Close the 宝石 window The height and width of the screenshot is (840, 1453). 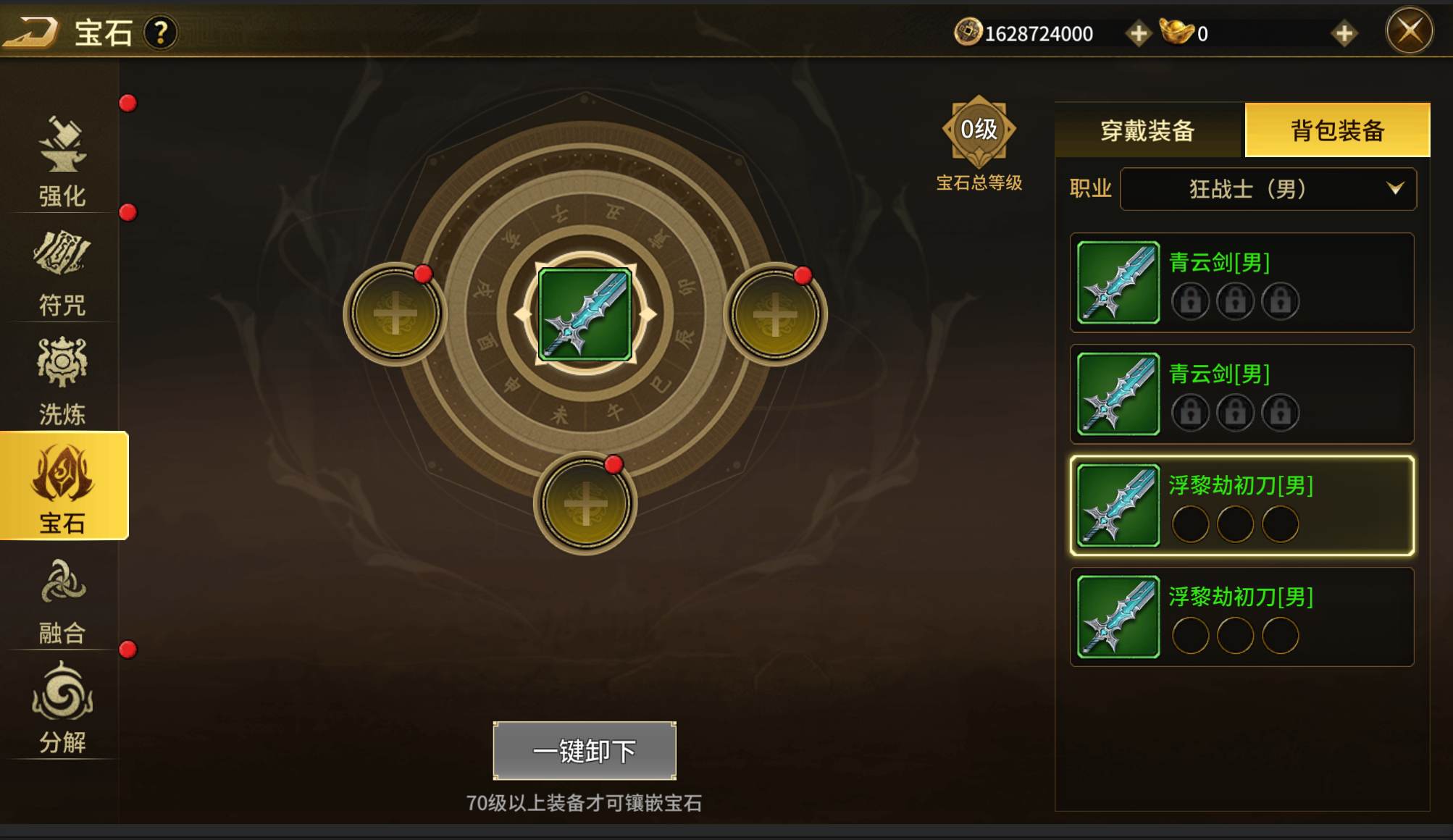click(x=1410, y=30)
